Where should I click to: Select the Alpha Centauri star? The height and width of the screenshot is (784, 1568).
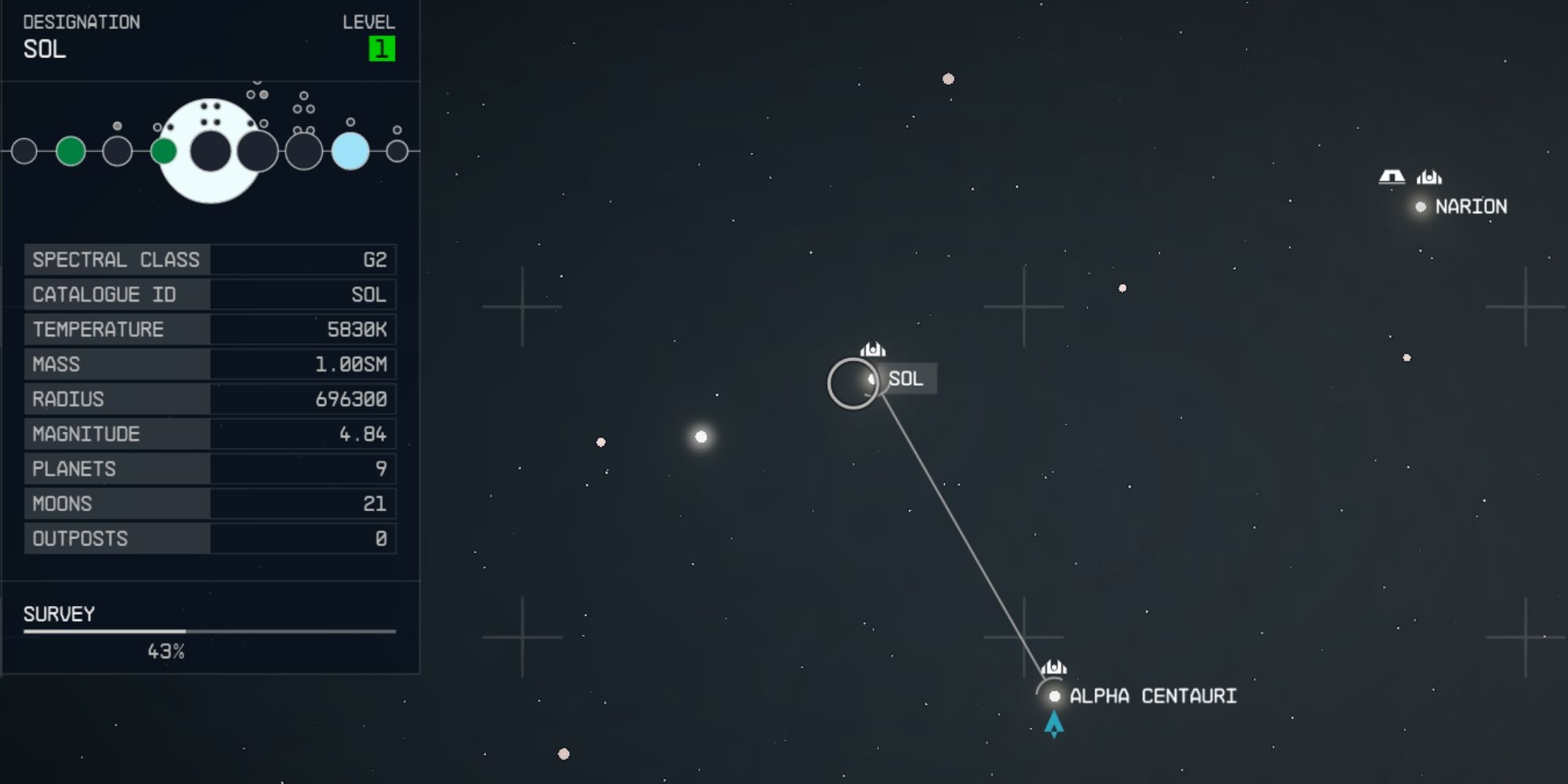tap(1054, 695)
